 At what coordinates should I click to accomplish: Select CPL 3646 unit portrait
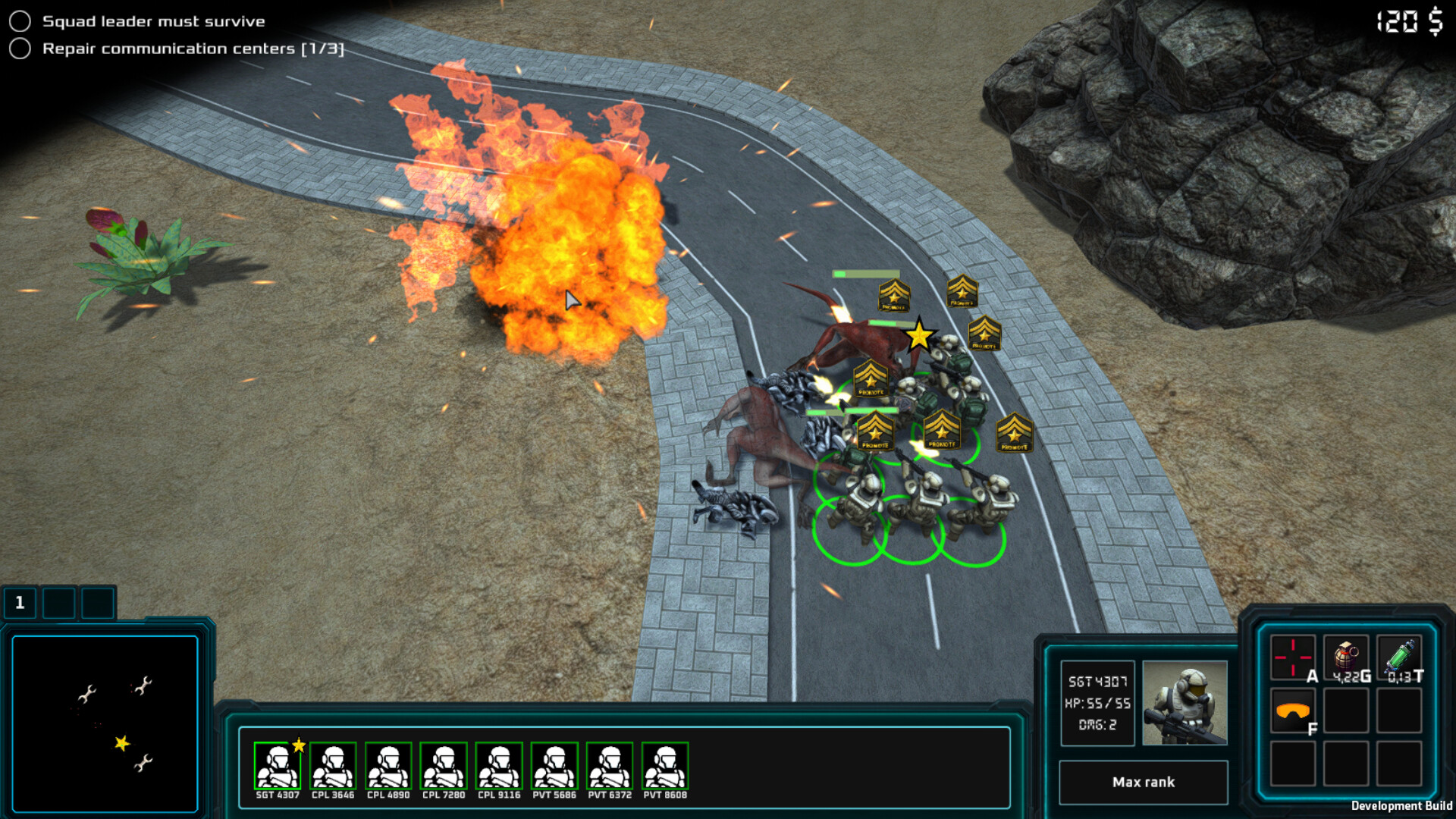tap(332, 767)
